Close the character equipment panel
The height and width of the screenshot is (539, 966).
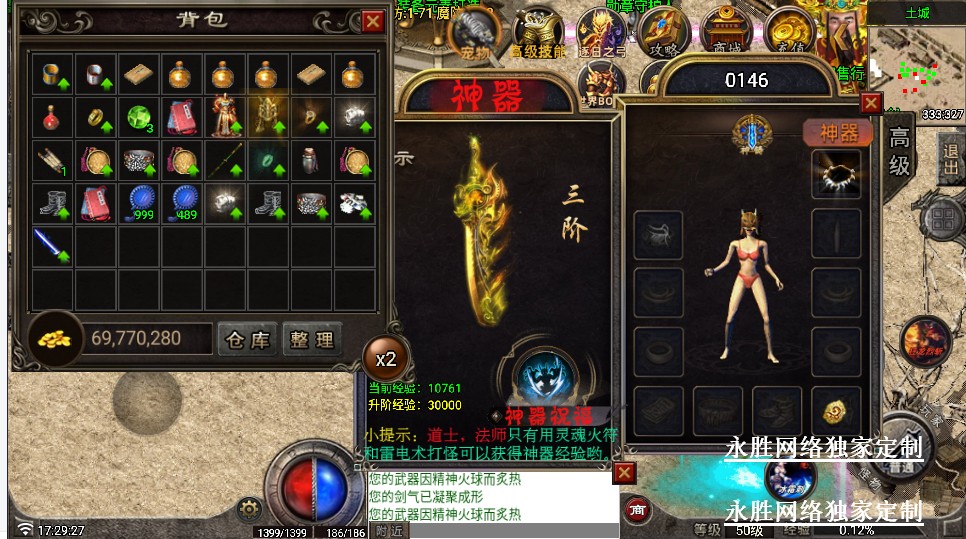(x=871, y=102)
